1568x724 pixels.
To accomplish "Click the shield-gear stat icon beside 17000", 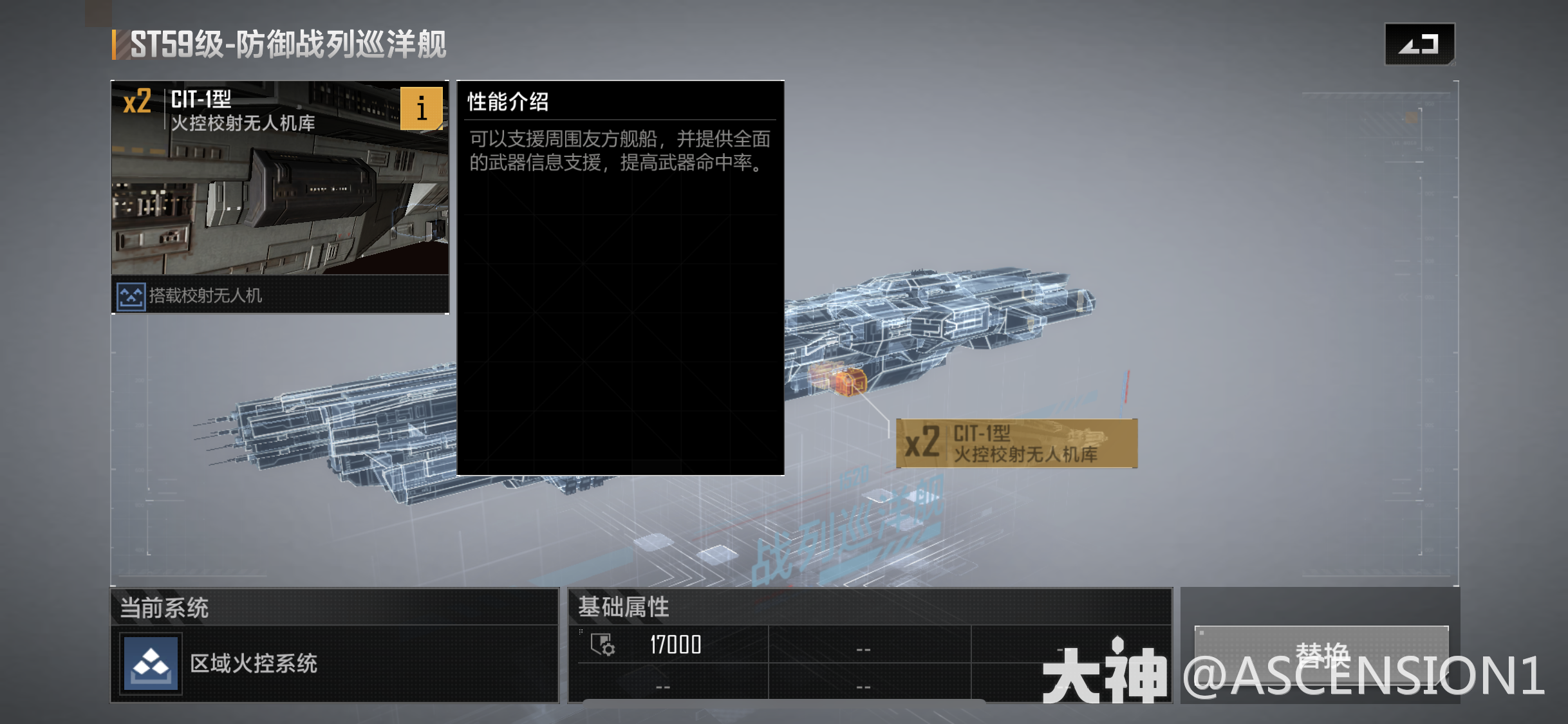I will pos(602,644).
